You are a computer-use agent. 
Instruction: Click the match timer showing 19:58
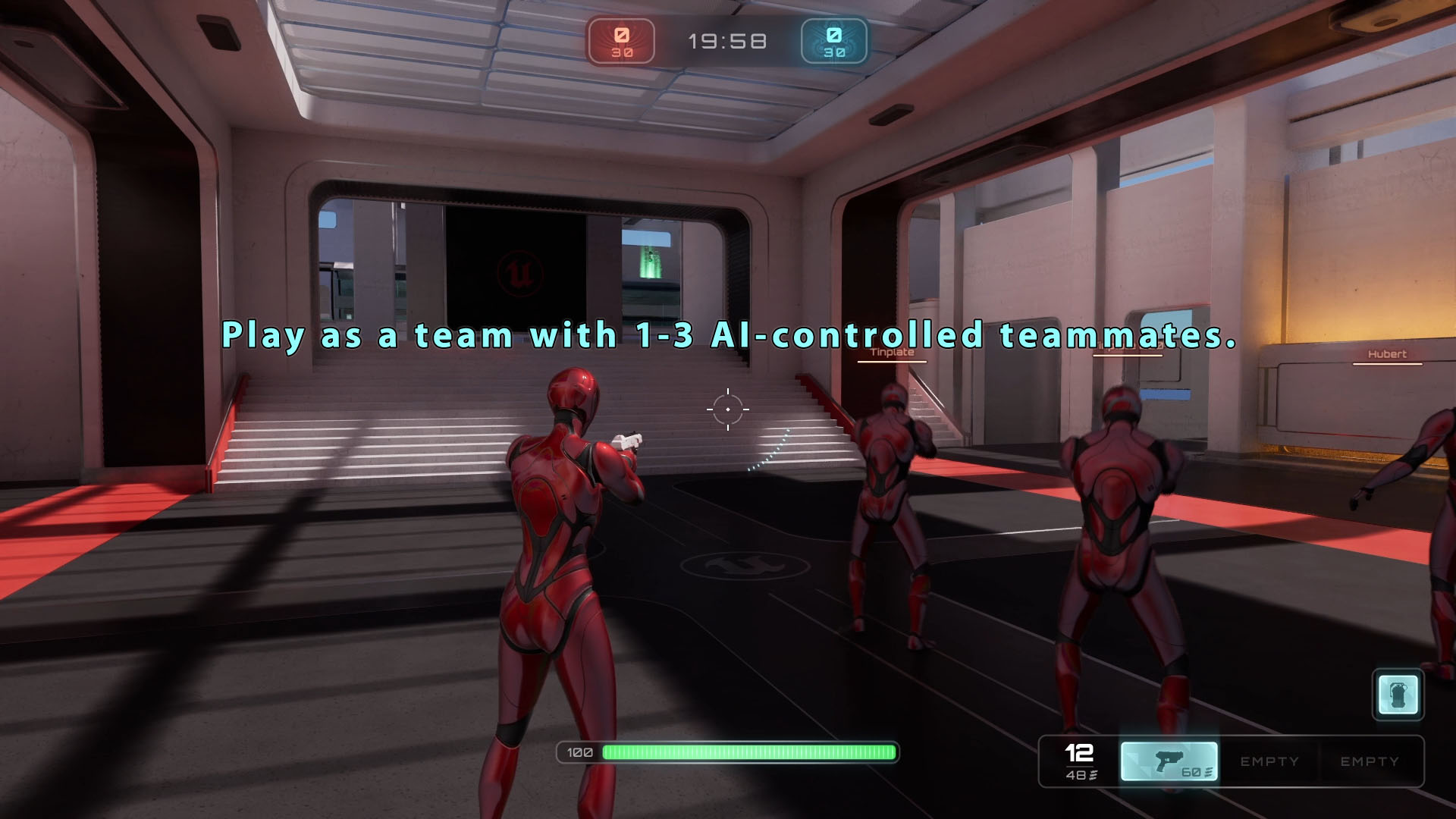(727, 41)
